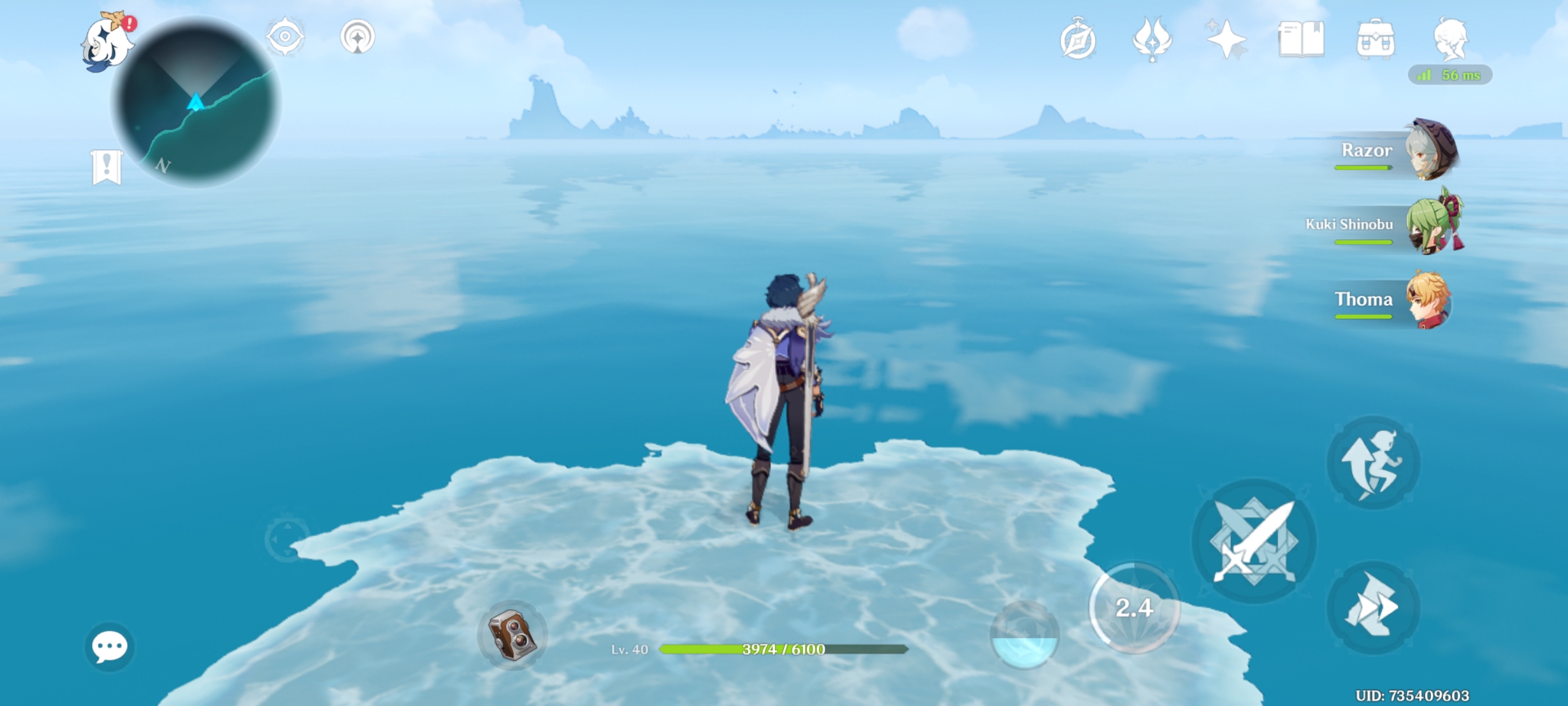The height and width of the screenshot is (706, 1568).
Task: Open the quest tracker bookmark
Action: tap(106, 167)
